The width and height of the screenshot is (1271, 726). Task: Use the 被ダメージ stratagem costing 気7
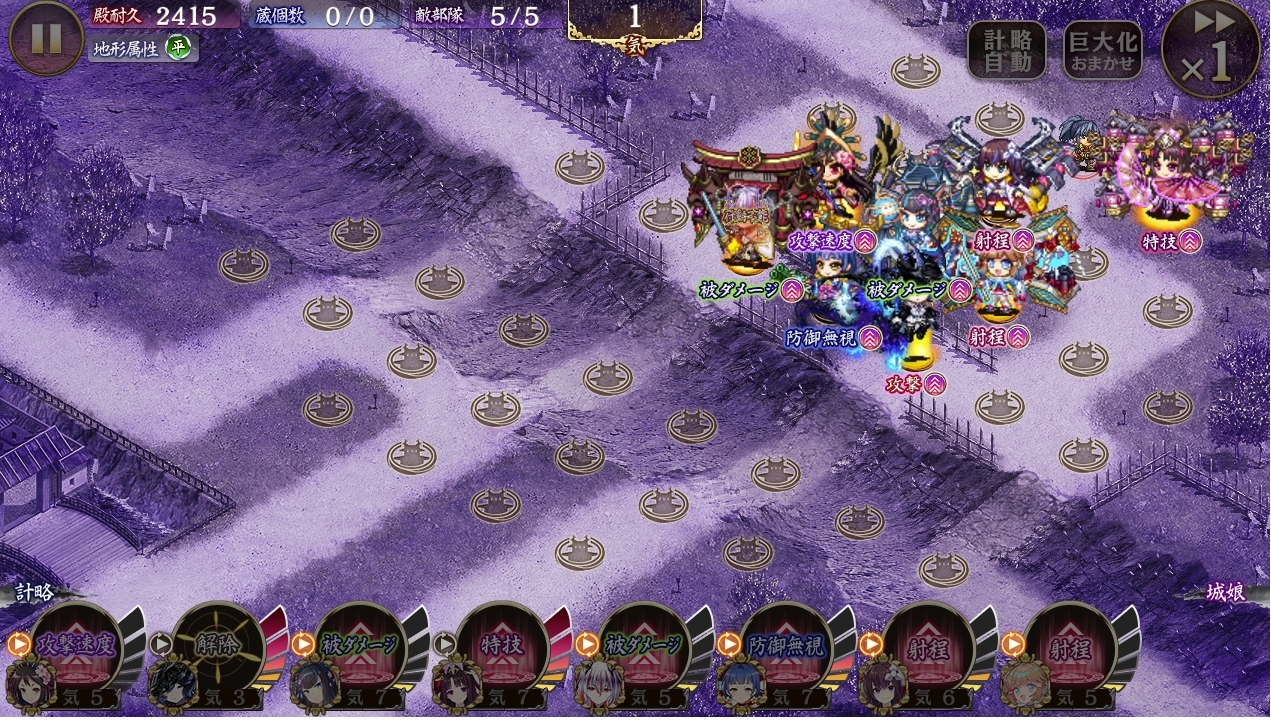[x=360, y=647]
